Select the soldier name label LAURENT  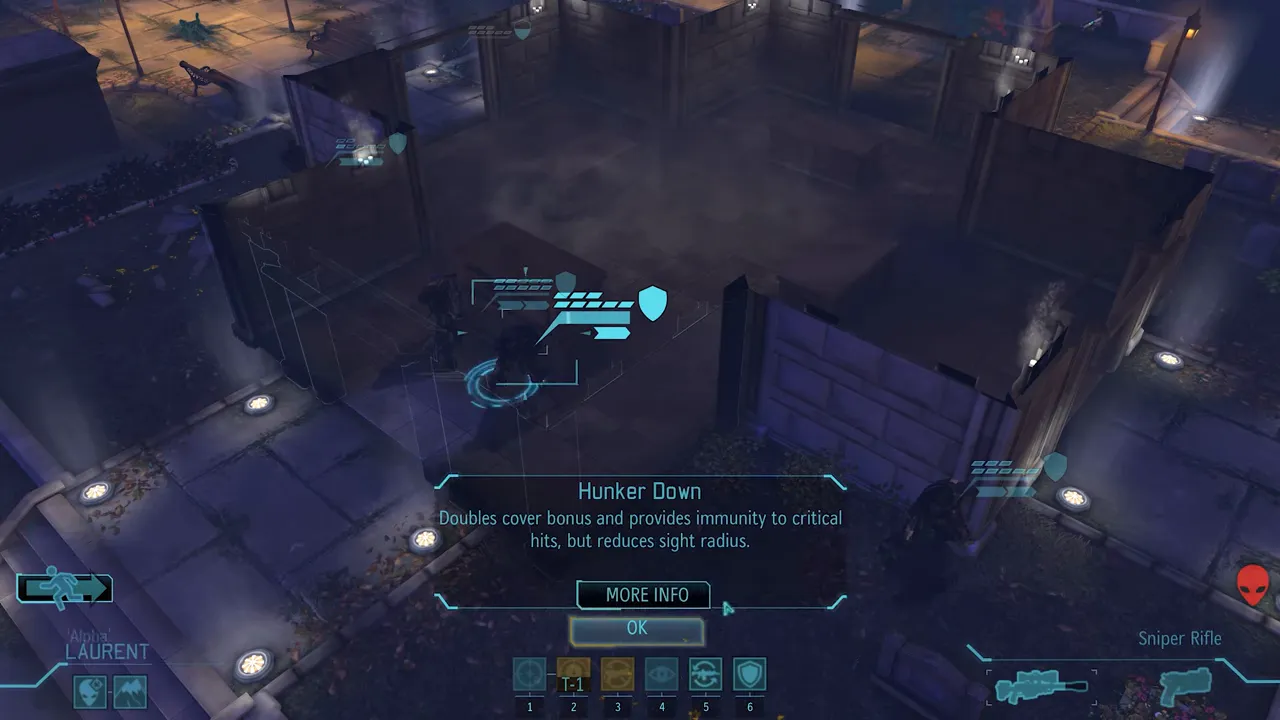[x=108, y=651]
